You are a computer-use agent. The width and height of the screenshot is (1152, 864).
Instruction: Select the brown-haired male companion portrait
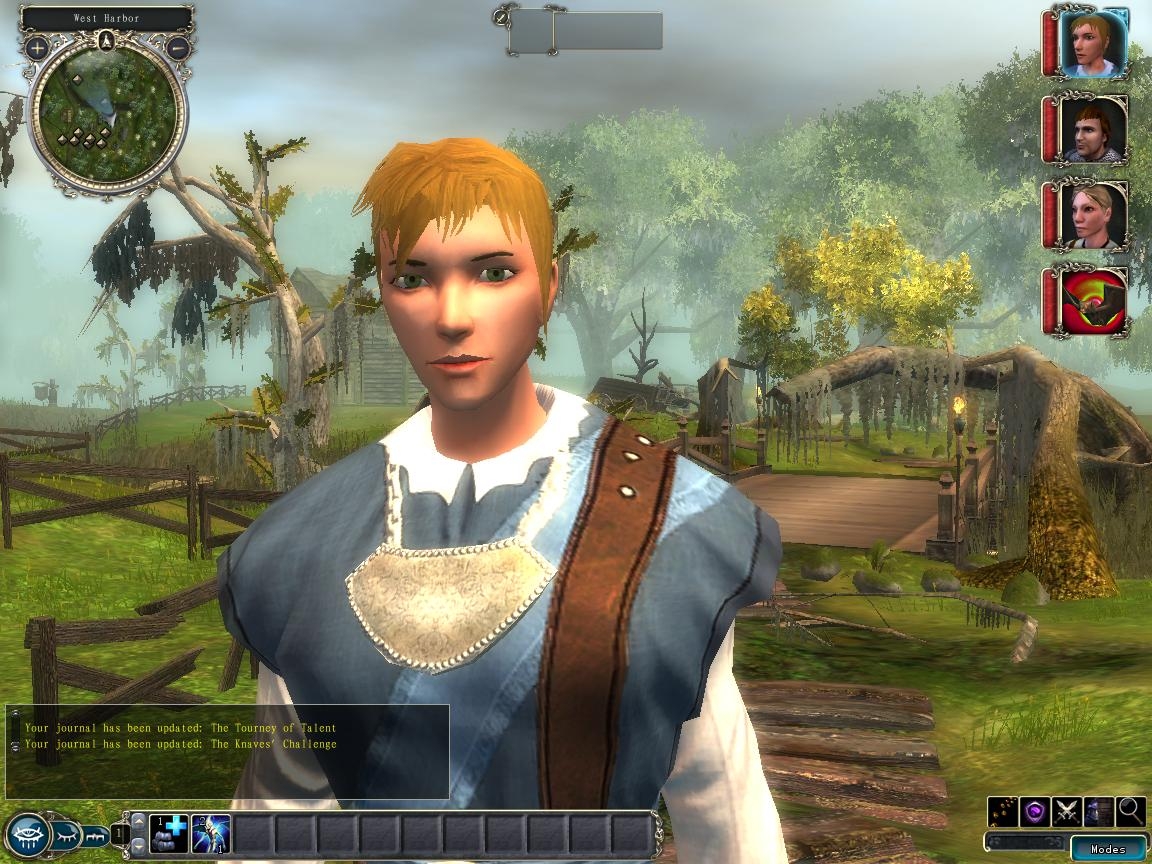click(1093, 129)
